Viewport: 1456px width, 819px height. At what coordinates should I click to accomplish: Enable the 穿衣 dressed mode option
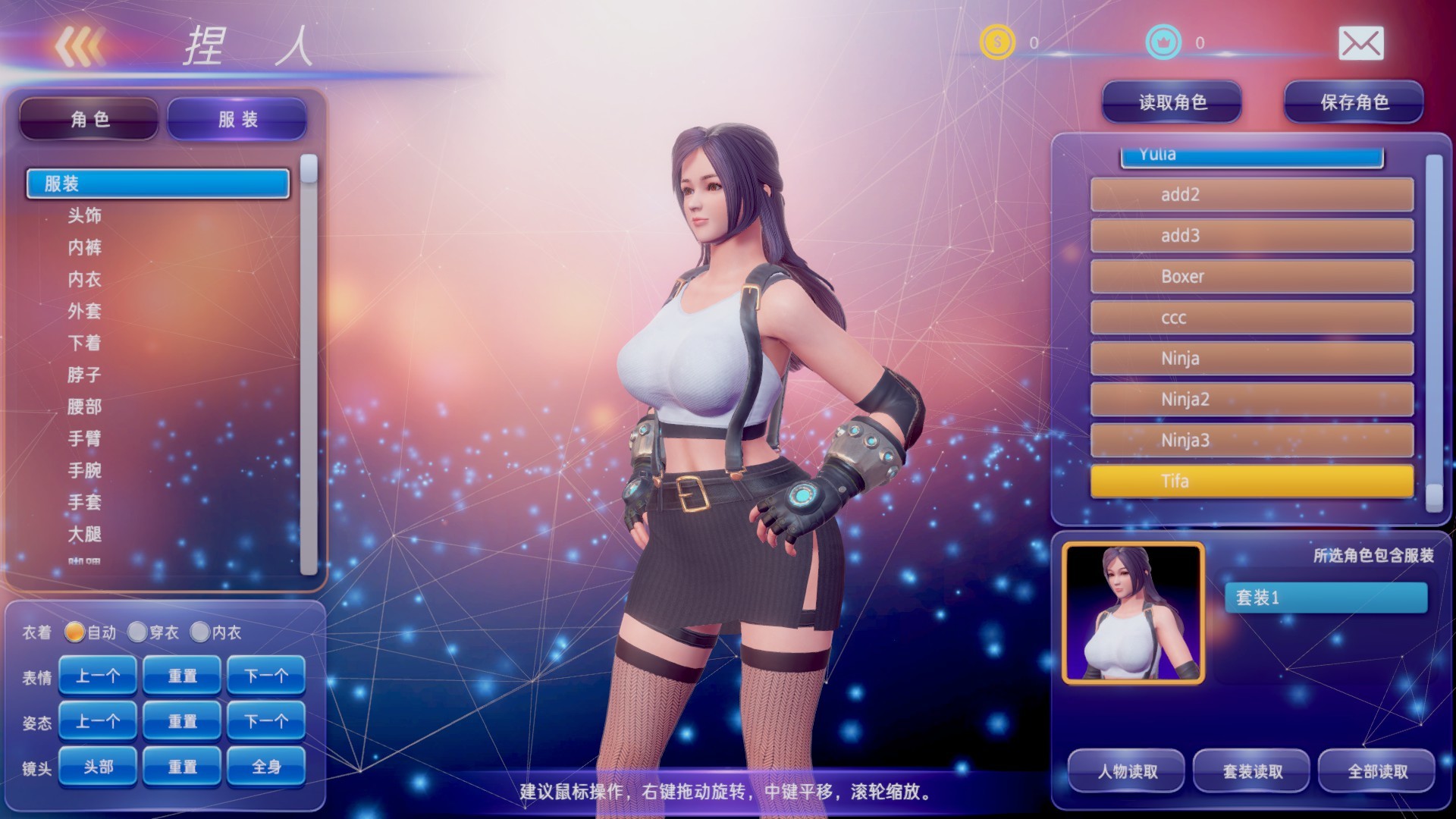click(139, 632)
